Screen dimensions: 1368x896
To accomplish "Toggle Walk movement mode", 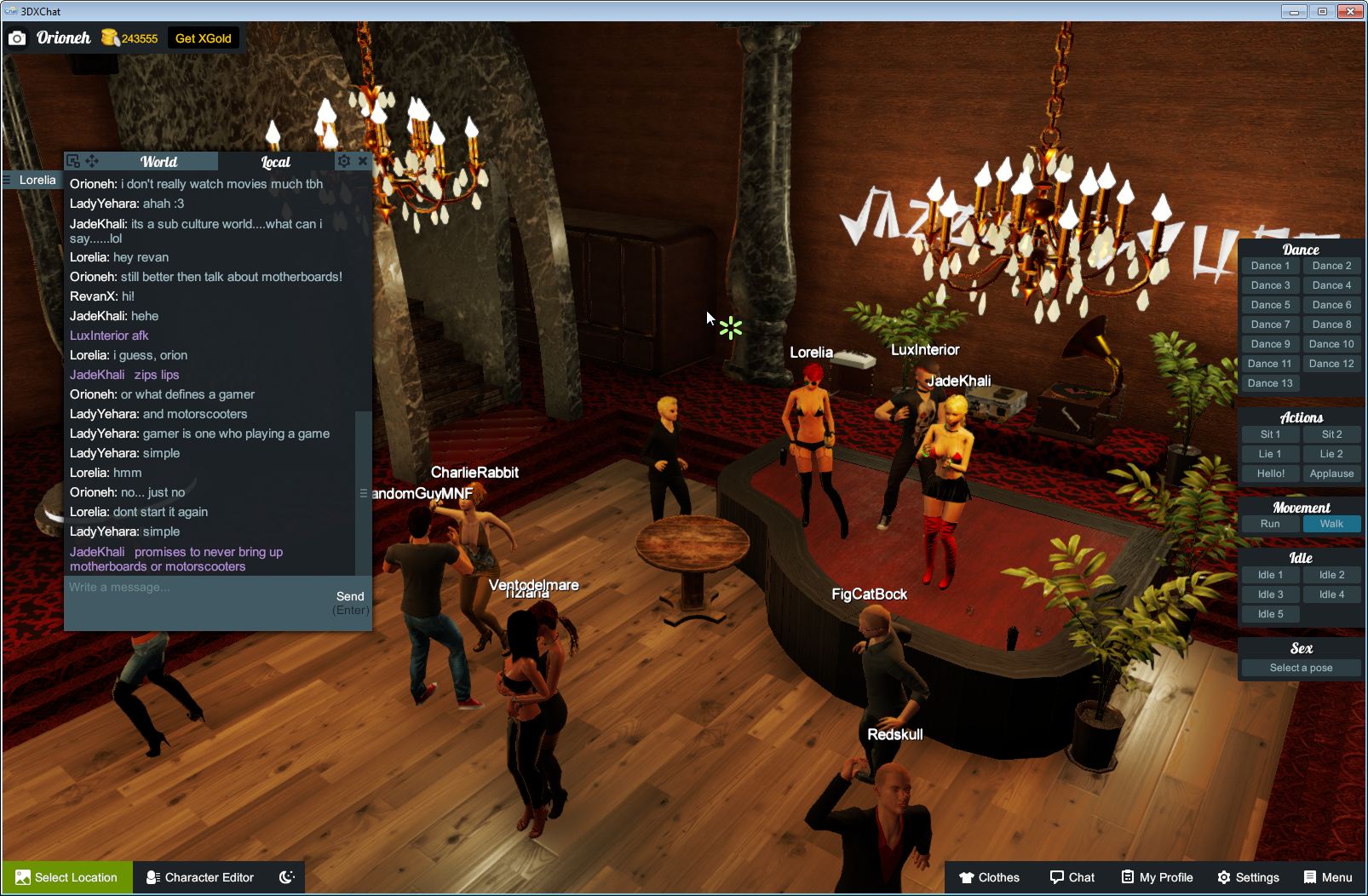I will click(1331, 524).
